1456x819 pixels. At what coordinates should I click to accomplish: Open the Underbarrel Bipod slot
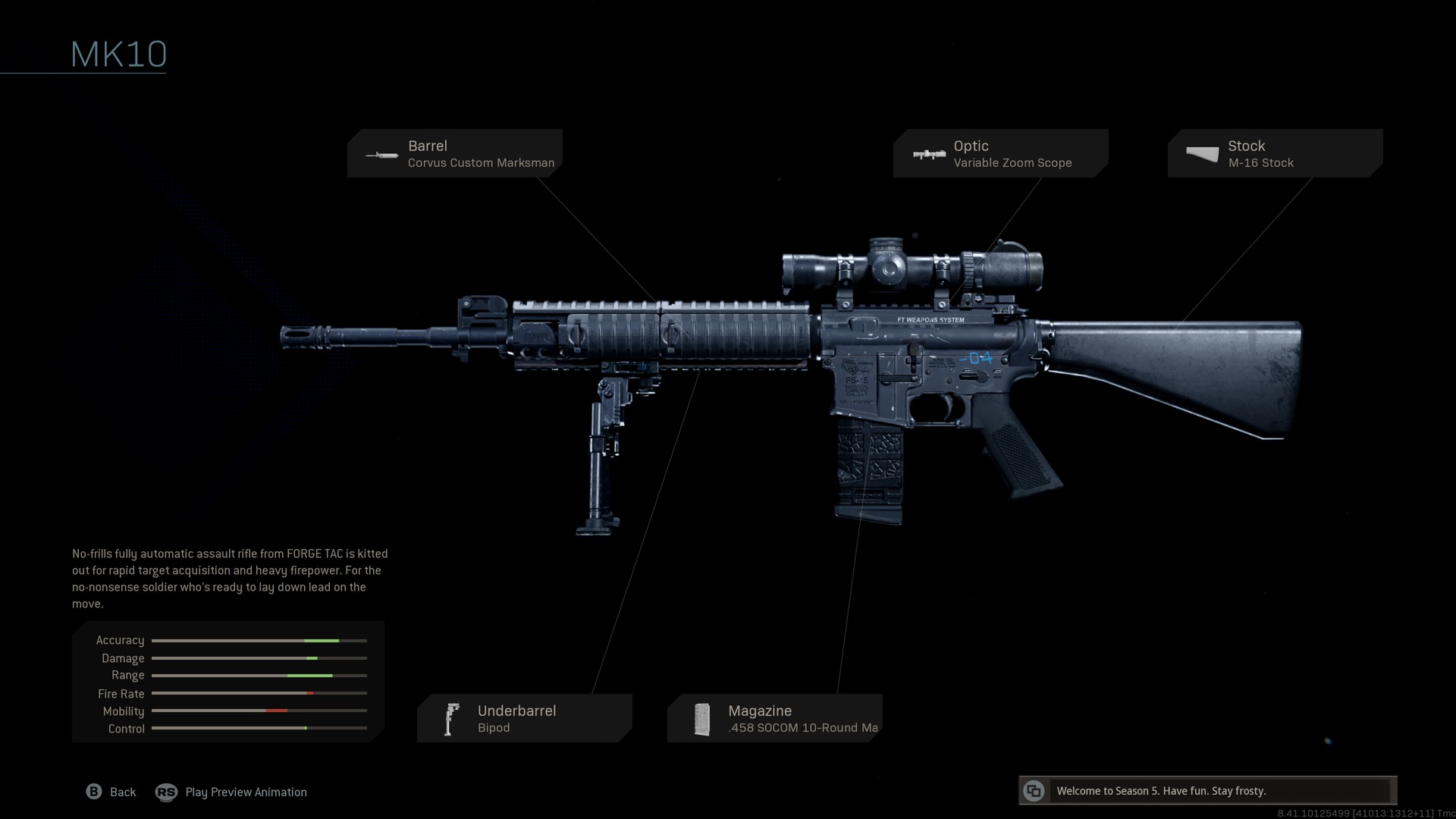pos(524,718)
